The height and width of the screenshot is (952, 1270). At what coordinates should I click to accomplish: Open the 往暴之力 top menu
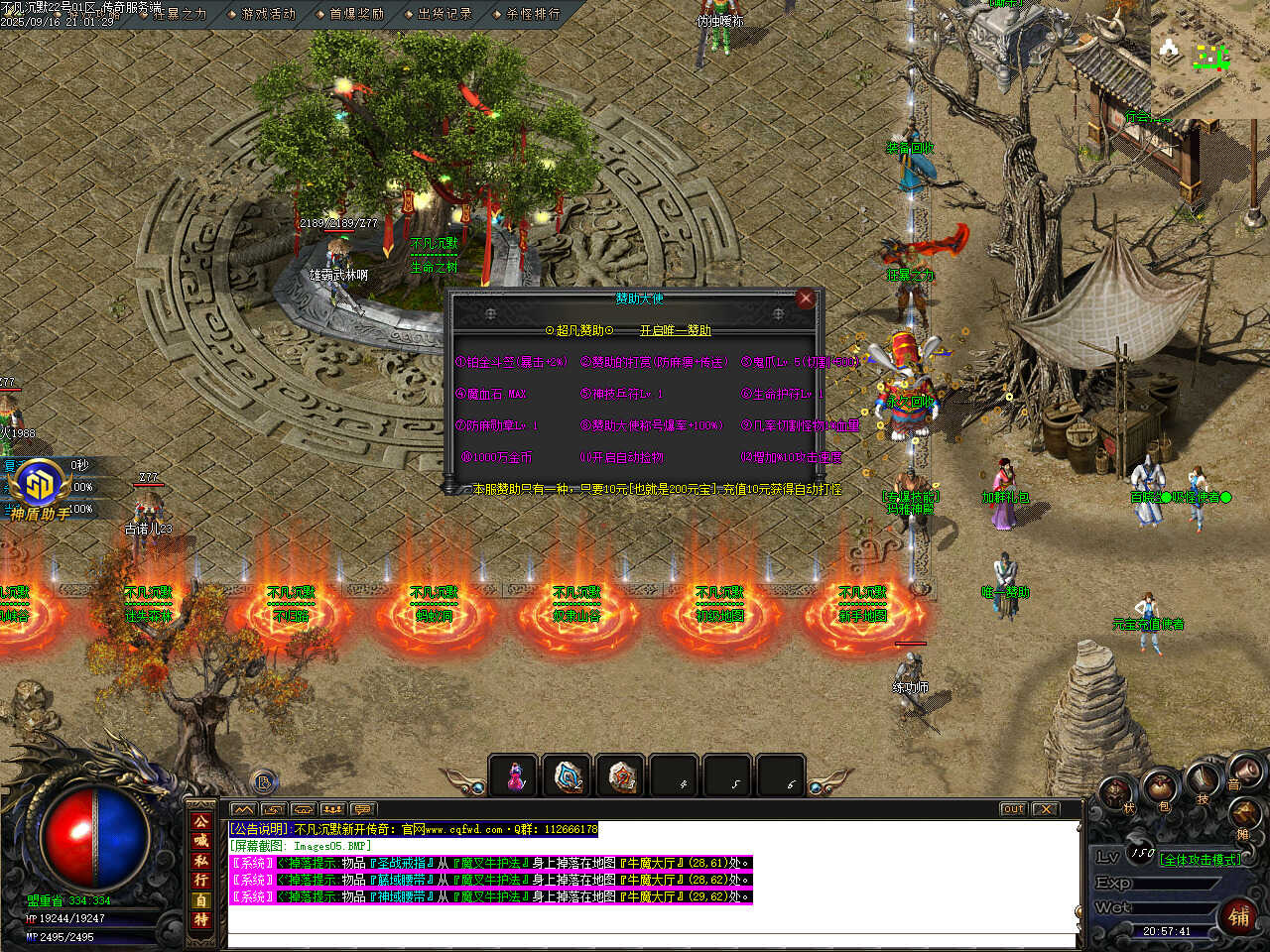coord(179,14)
